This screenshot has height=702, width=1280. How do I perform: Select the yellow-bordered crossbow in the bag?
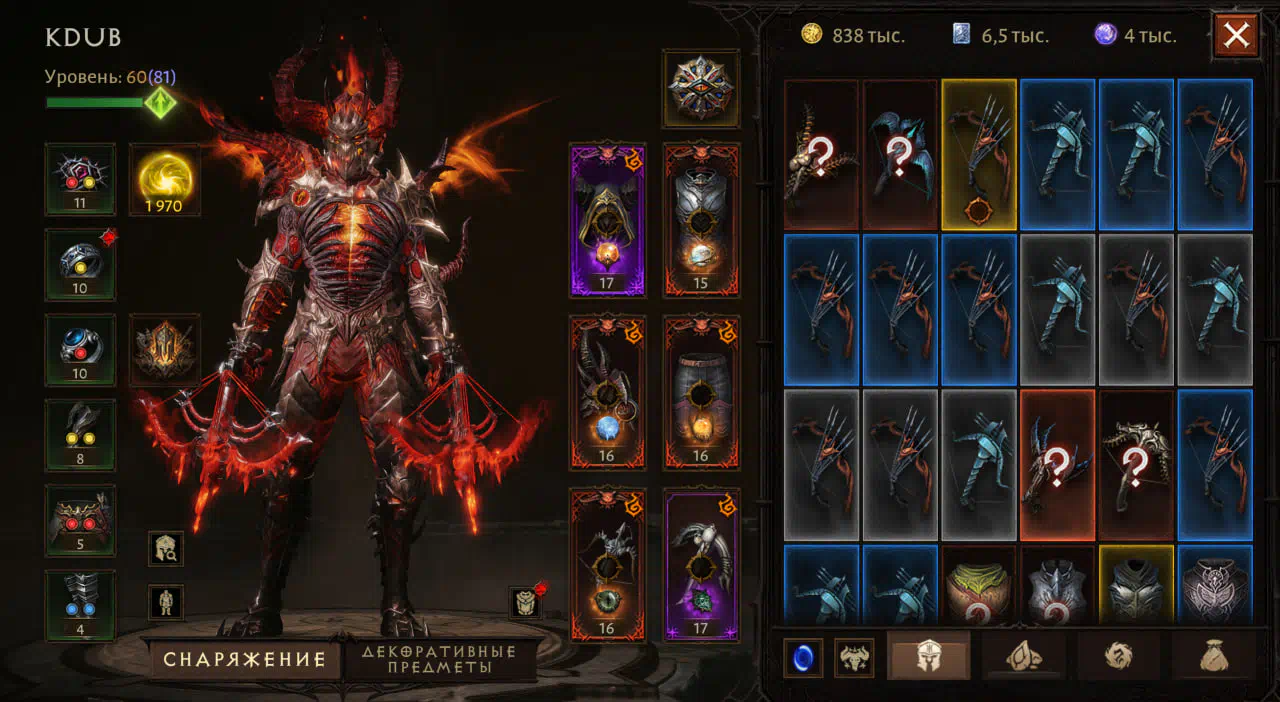click(979, 154)
